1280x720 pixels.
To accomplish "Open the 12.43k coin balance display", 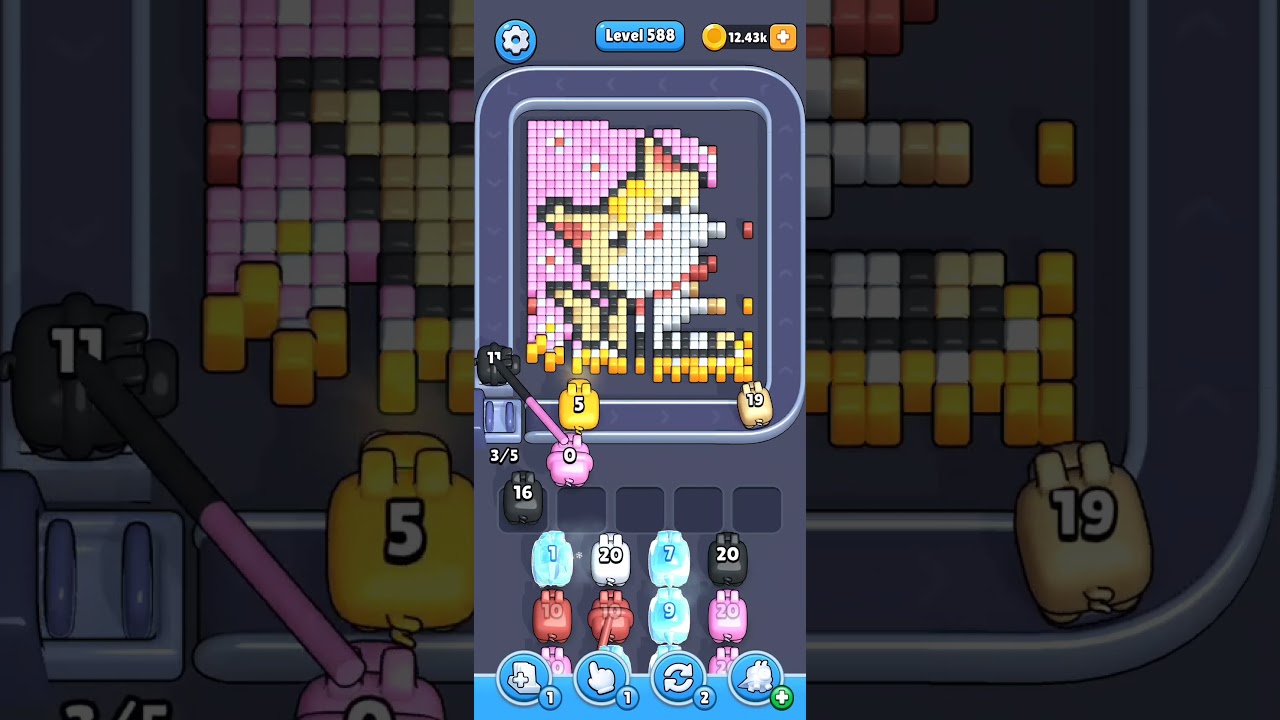I will tap(746, 36).
